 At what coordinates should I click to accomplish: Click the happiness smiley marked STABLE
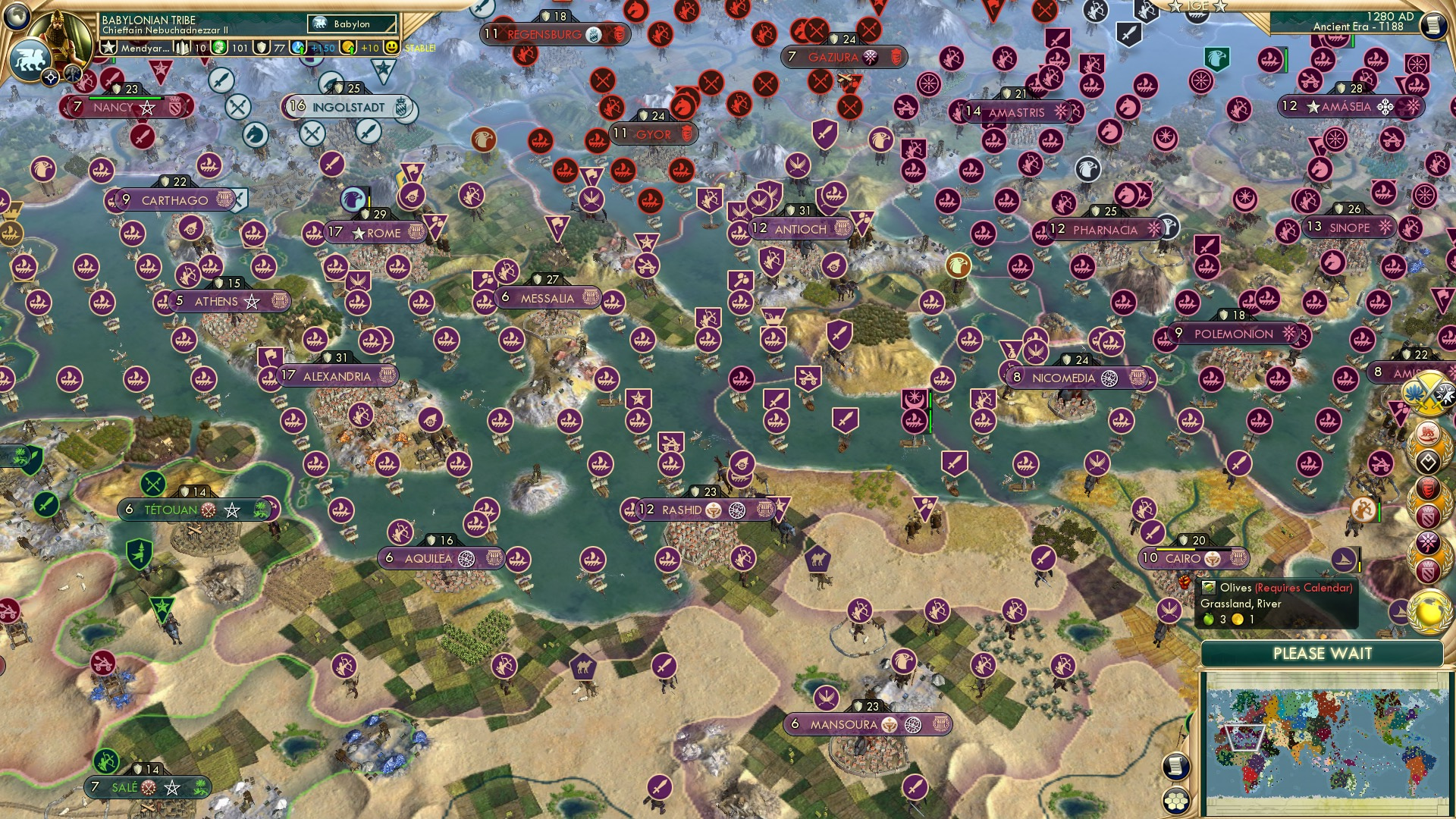[x=392, y=48]
